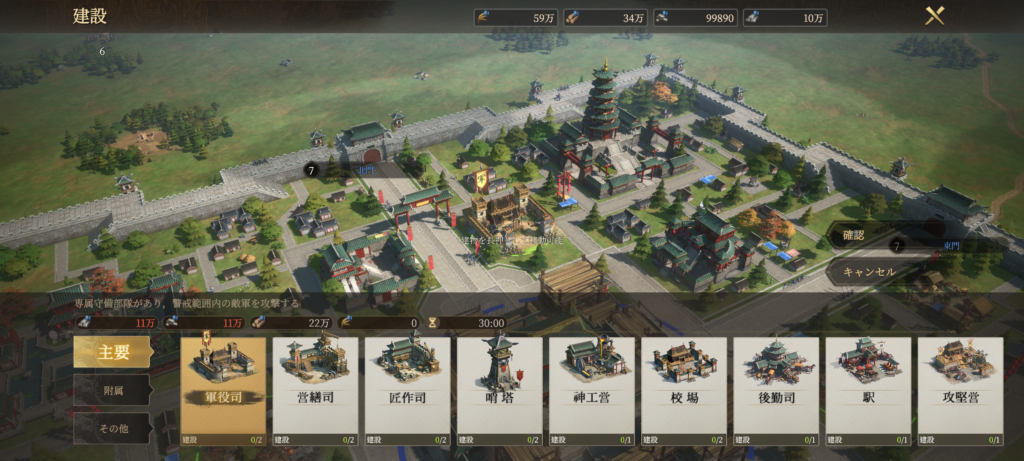This screenshot has width=1024, height=461.
Task: Close the 建設 construction screen
Action: [x=935, y=16]
